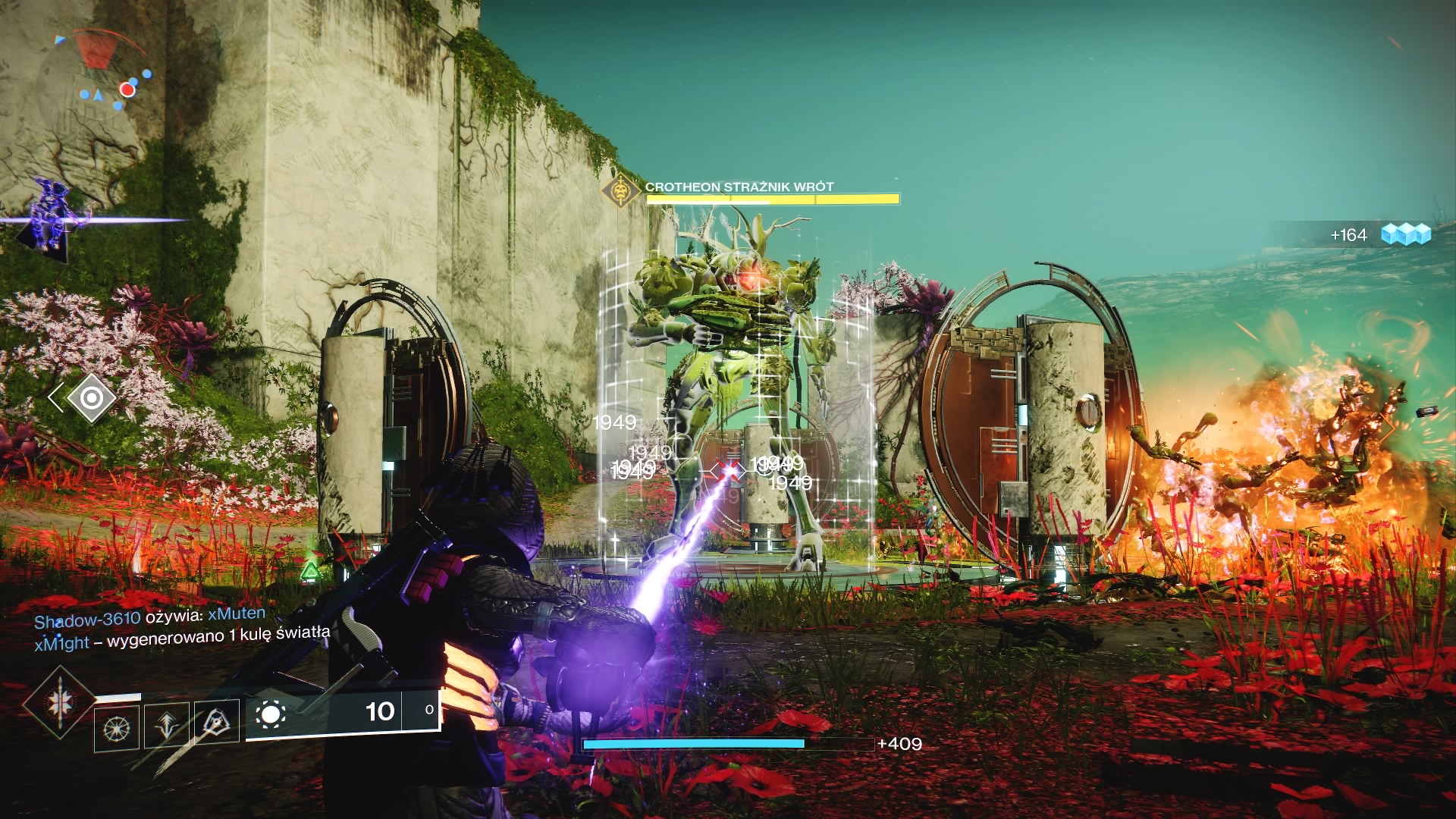
Task: Select the melee ability icon
Action: (217, 722)
